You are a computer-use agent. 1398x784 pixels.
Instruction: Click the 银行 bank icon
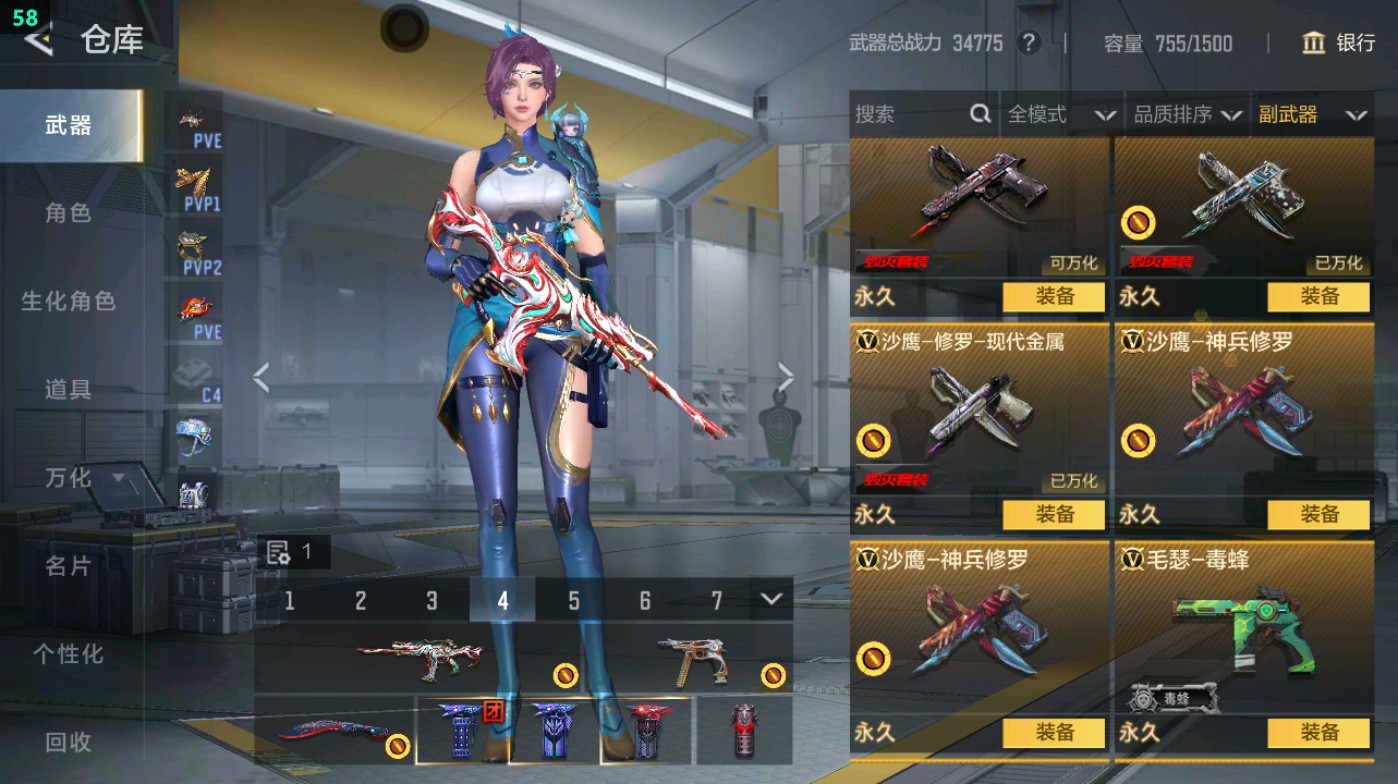click(x=1315, y=44)
